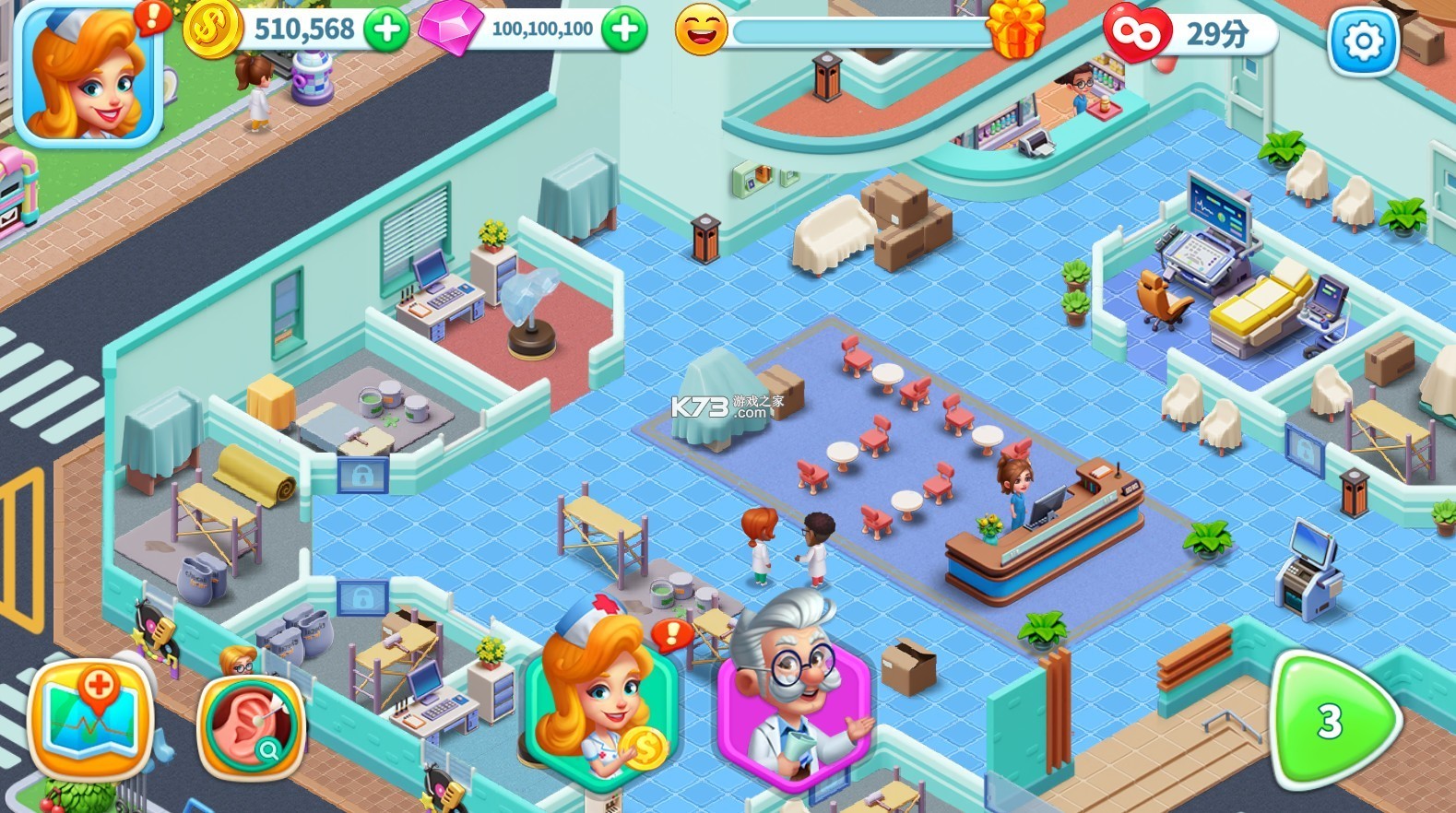Image resolution: width=1456 pixels, height=813 pixels.
Task: Buy more pink gems with plus button
Action: [624, 29]
